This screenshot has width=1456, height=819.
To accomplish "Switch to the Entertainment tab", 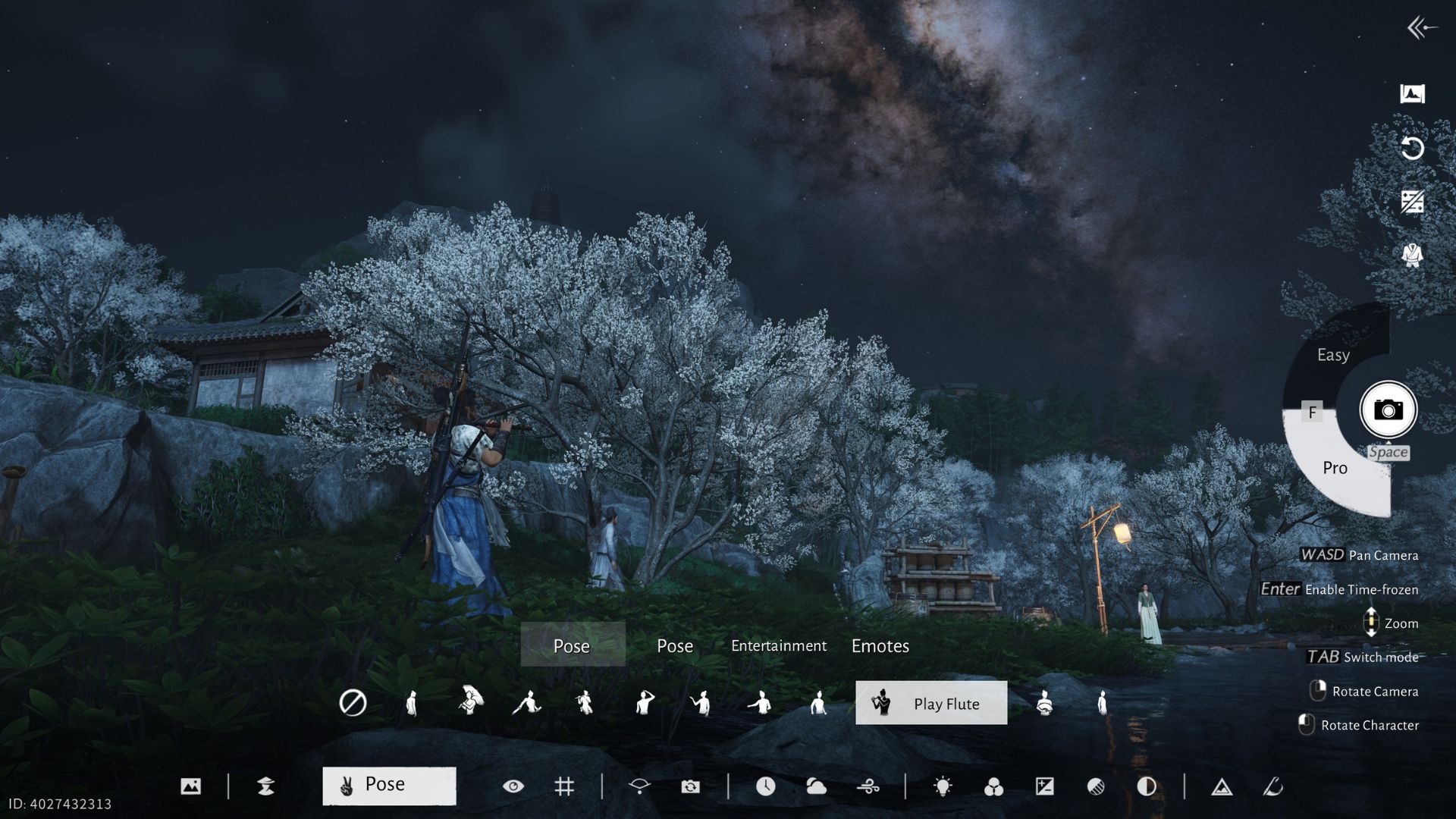I will (x=779, y=646).
